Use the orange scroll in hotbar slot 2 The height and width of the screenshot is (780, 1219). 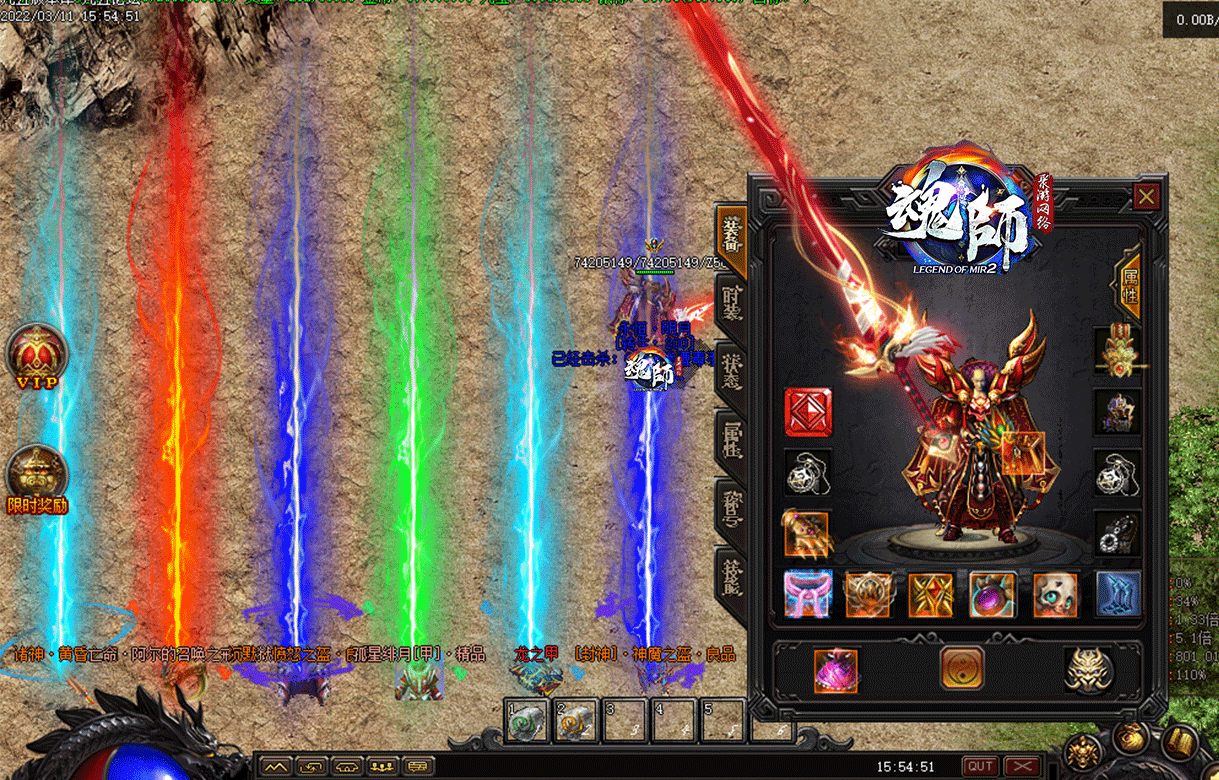tap(577, 722)
